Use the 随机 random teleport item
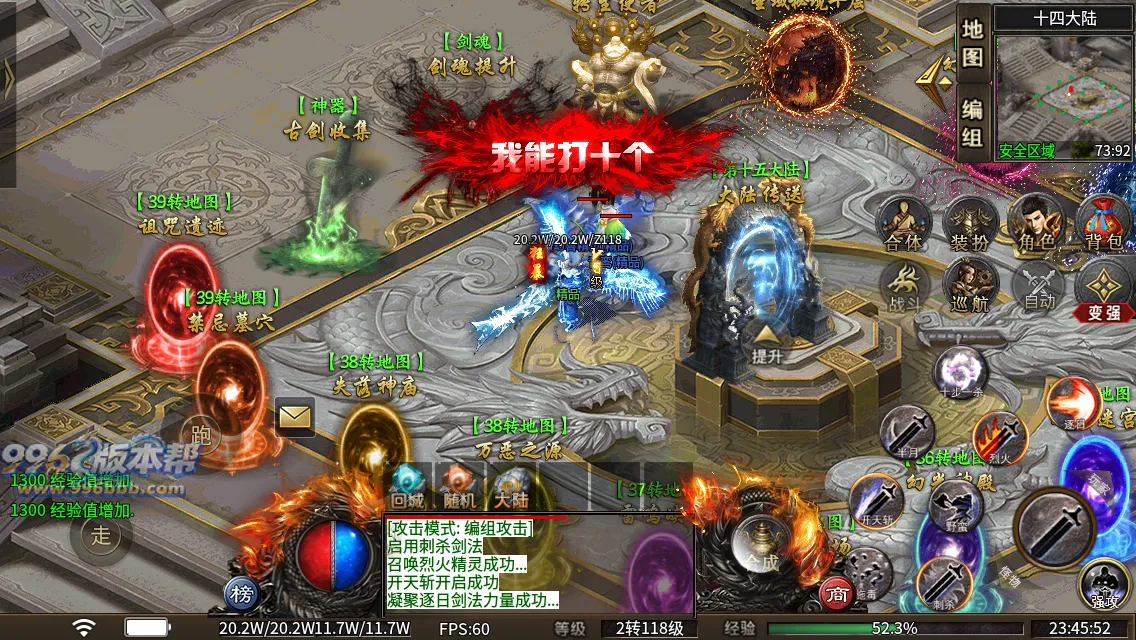Viewport: 1136px width, 640px height. click(459, 486)
